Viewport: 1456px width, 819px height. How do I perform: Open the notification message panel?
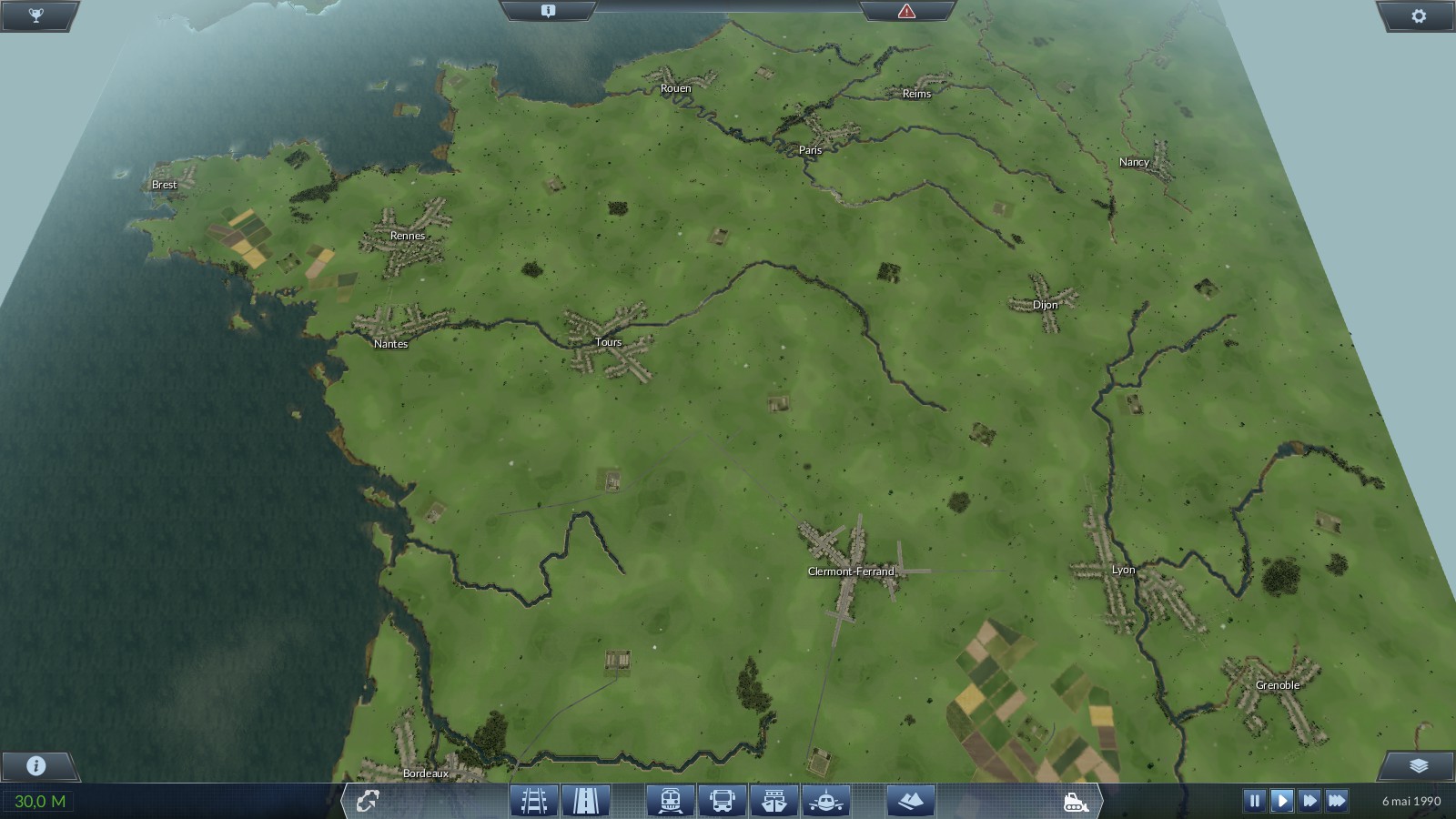(x=548, y=11)
